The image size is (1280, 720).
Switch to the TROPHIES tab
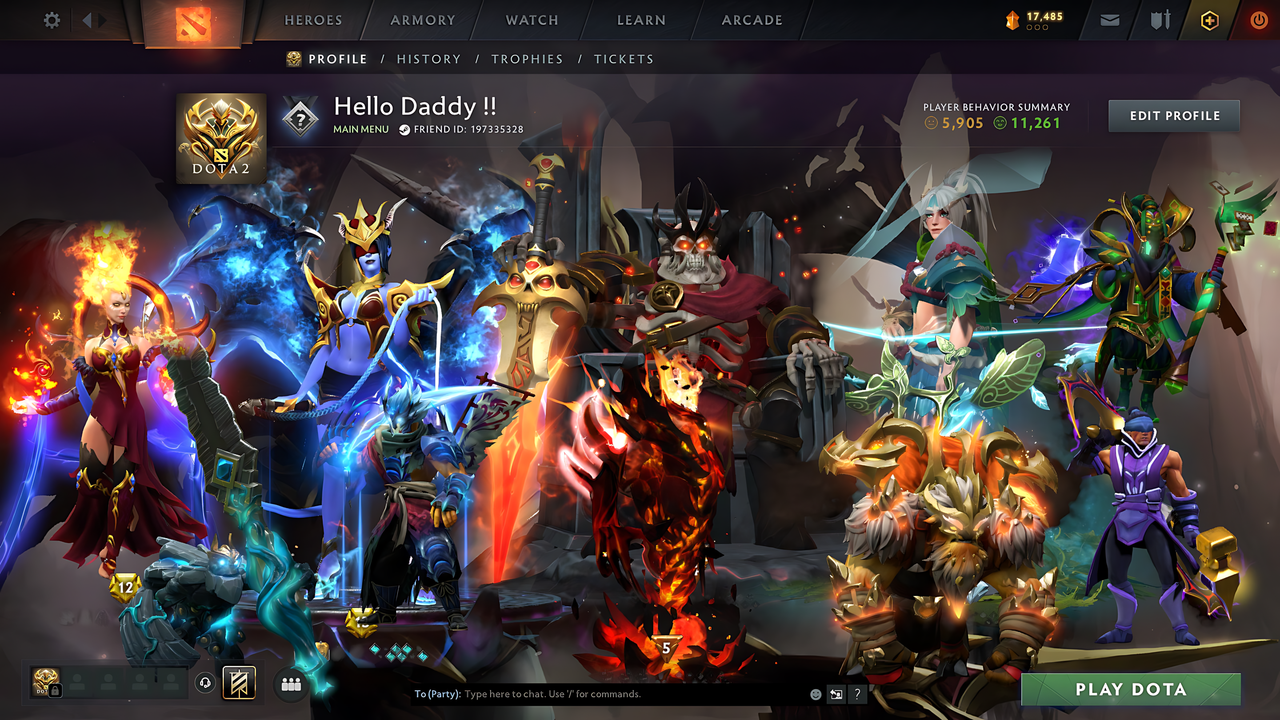pos(527,59)
